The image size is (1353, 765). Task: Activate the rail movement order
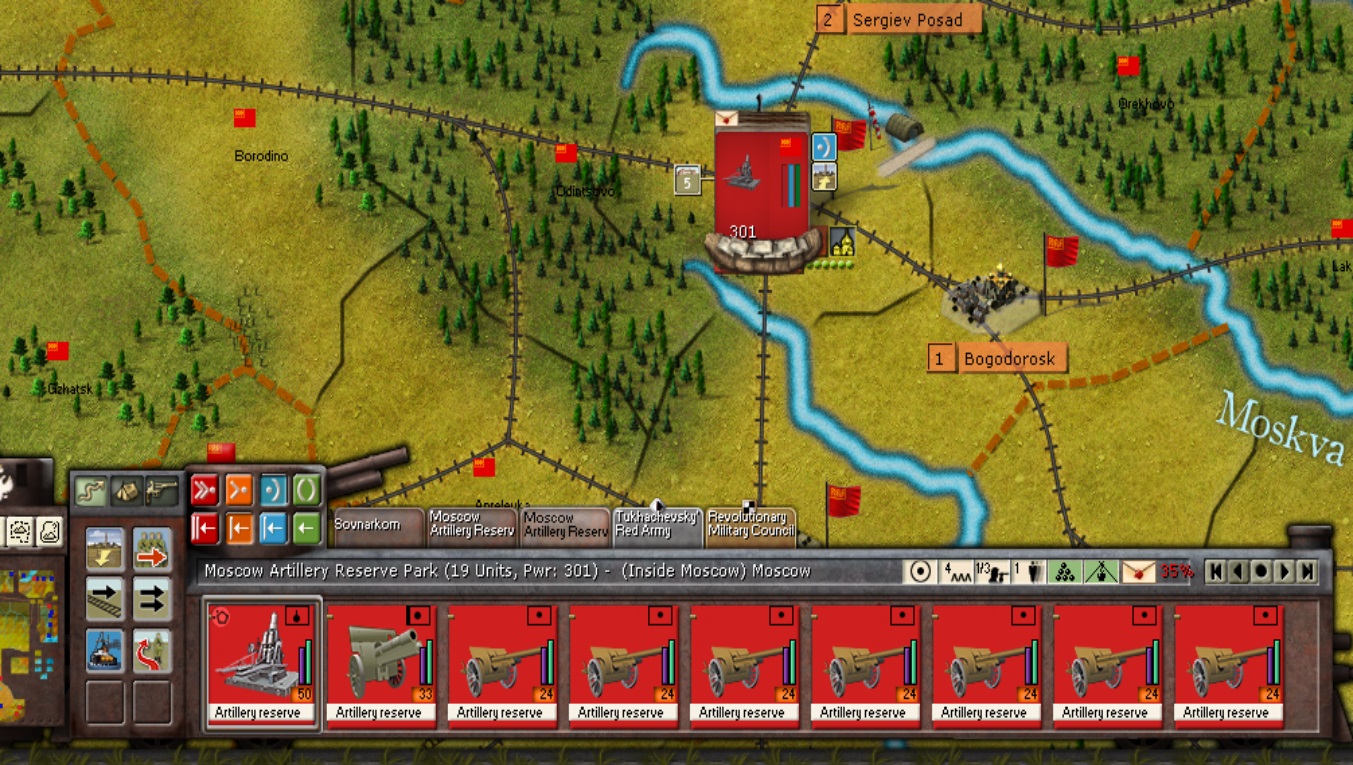pos(105,599)
